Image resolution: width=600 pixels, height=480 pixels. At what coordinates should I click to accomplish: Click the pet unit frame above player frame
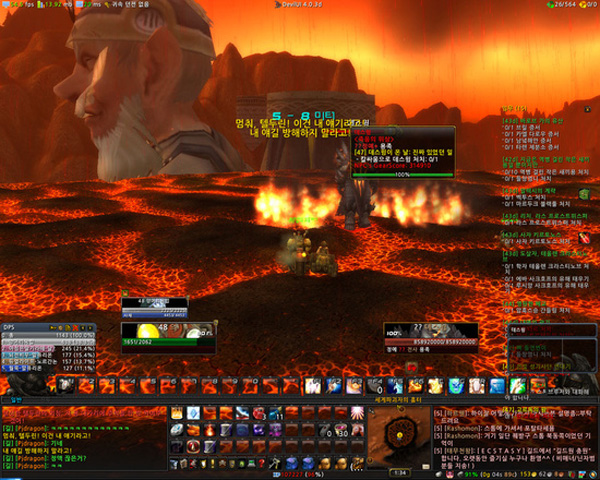(154, 304)
